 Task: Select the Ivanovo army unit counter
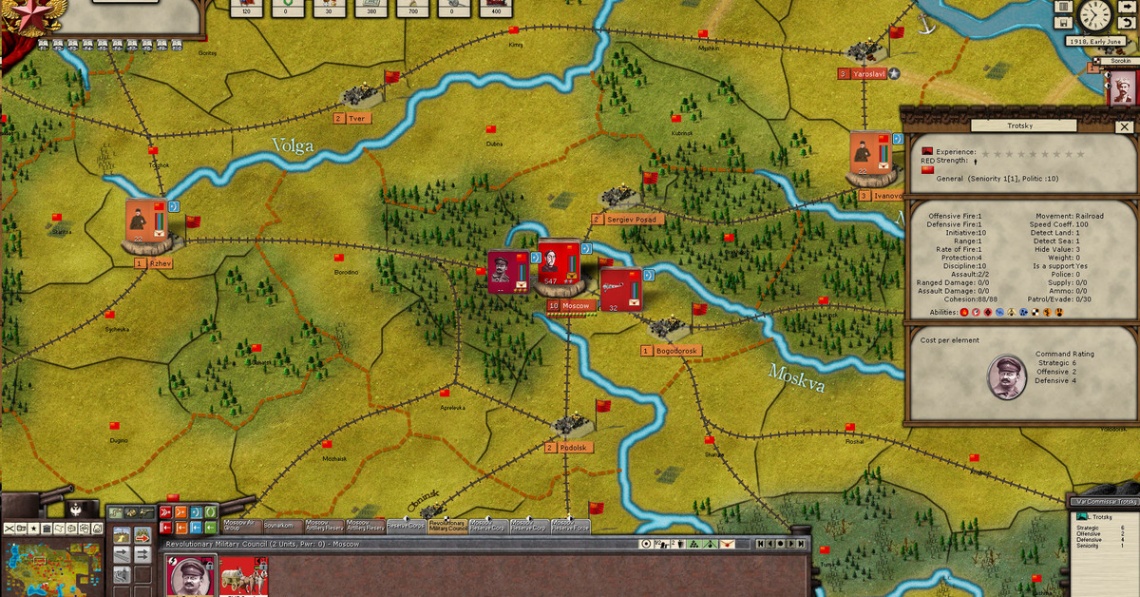coord(870,156)
